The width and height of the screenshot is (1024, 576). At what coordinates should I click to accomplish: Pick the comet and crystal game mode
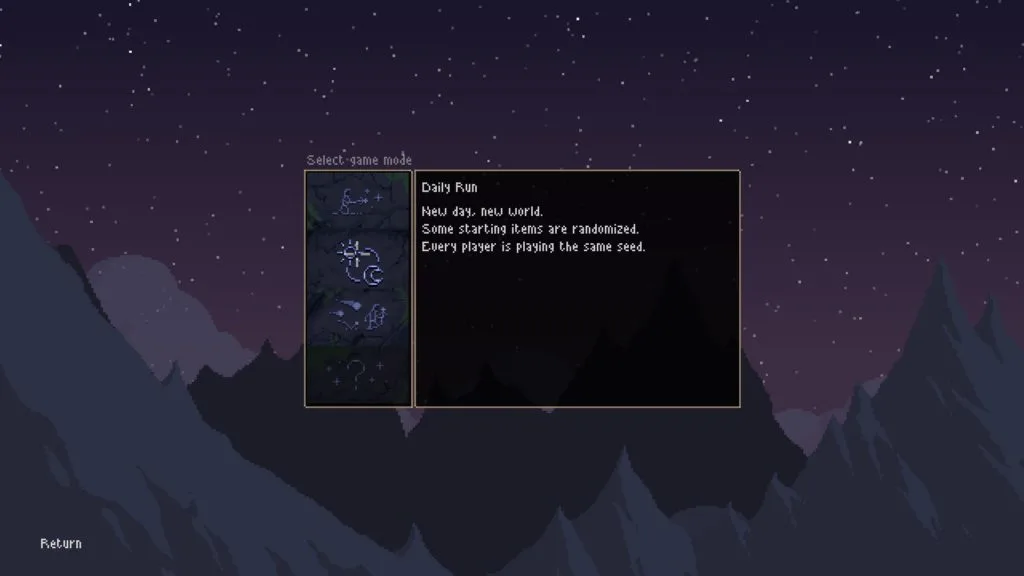click(358, 318)
